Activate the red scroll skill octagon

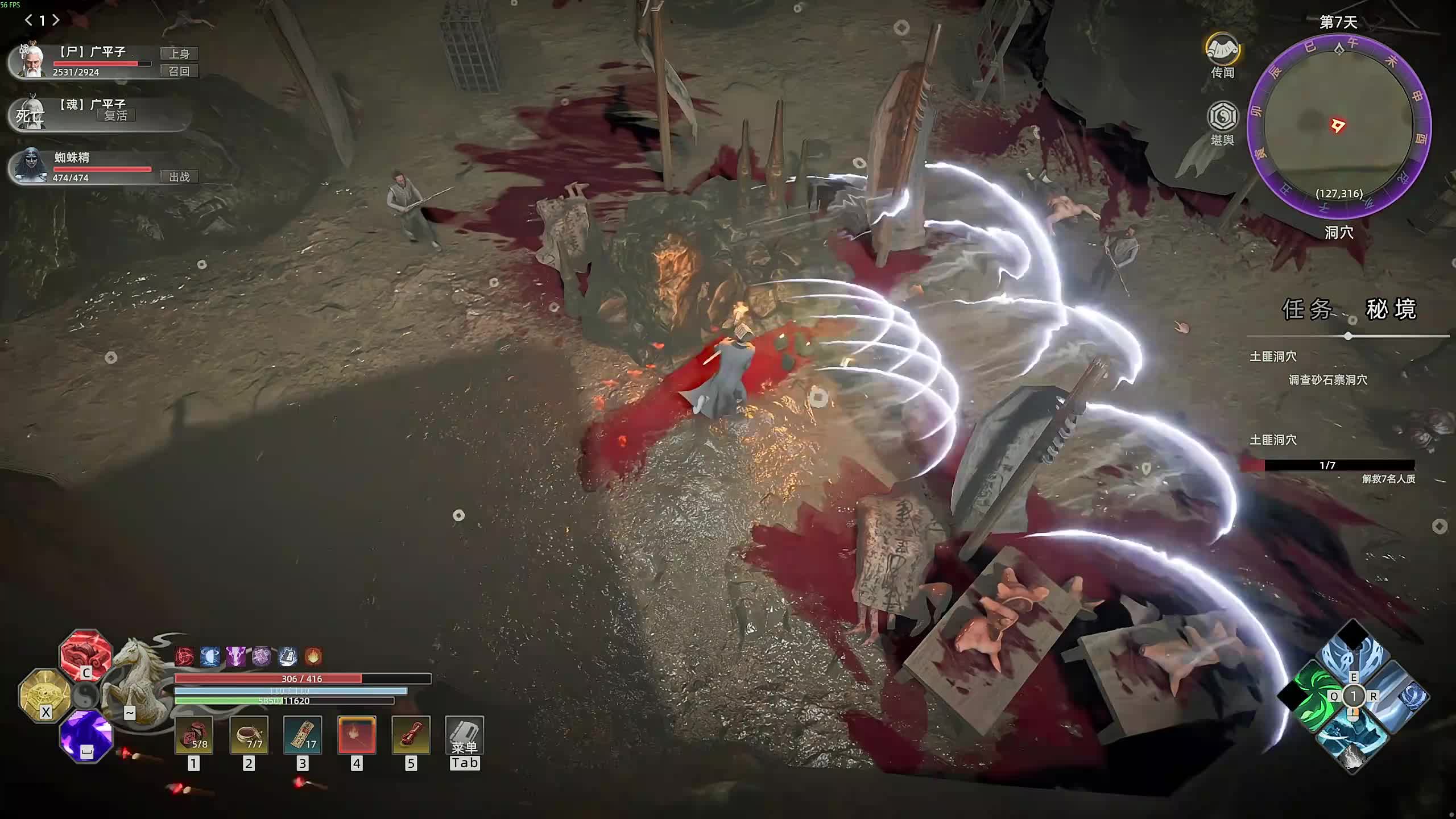tap(86, 655)
